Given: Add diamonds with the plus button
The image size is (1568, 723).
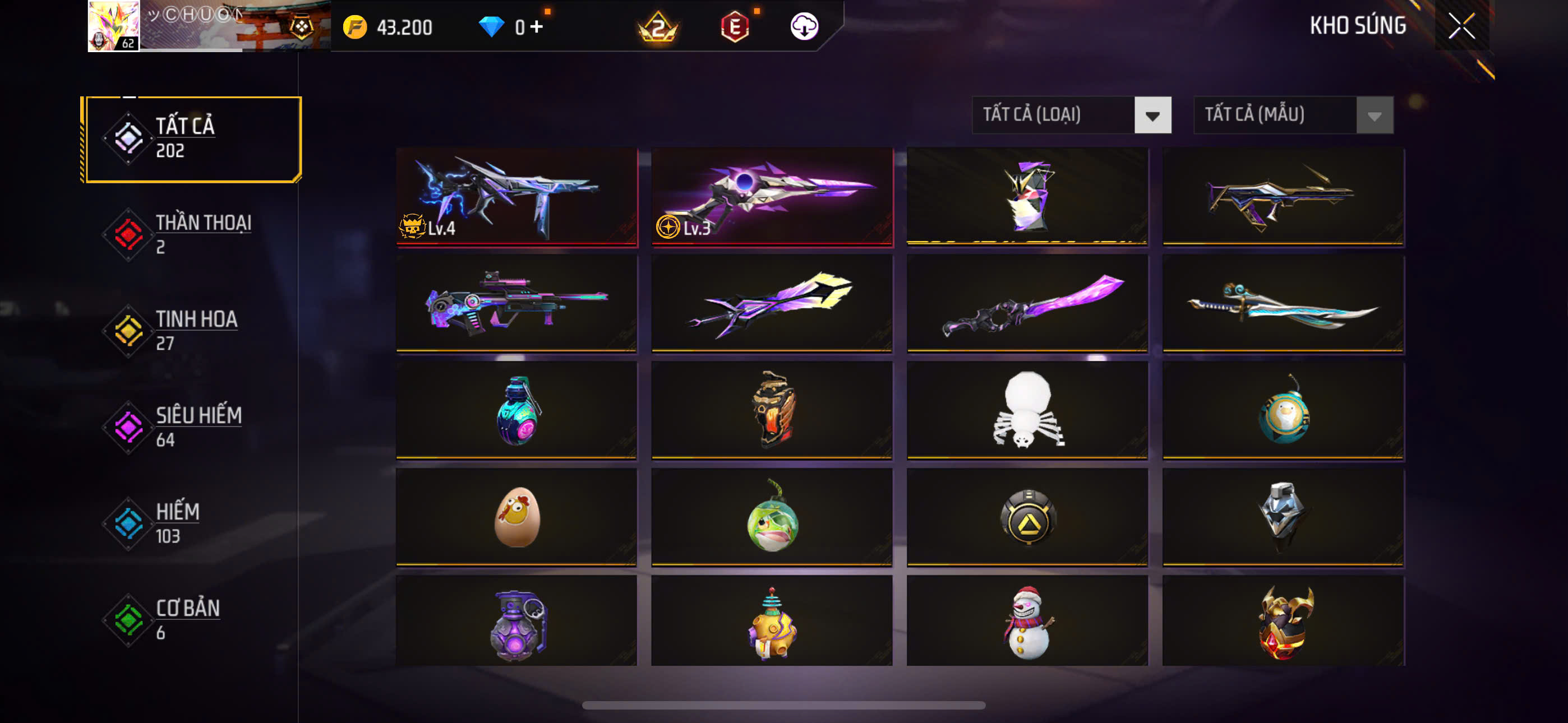Looking at the screenshot, I should [537, 27].
